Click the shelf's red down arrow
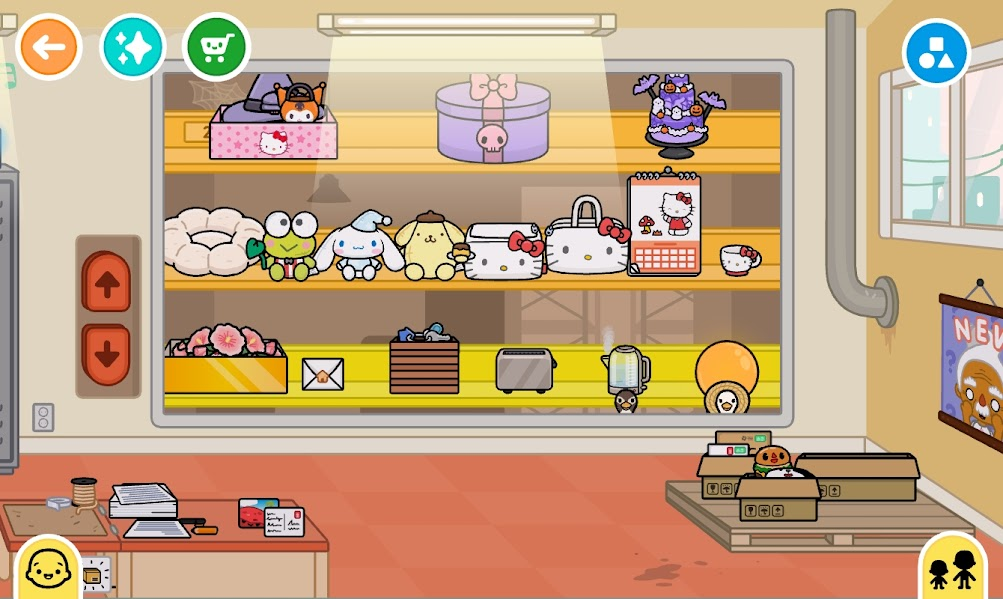Image resolution: width=1003 pixels, height=599 pixels. (107, 354)
